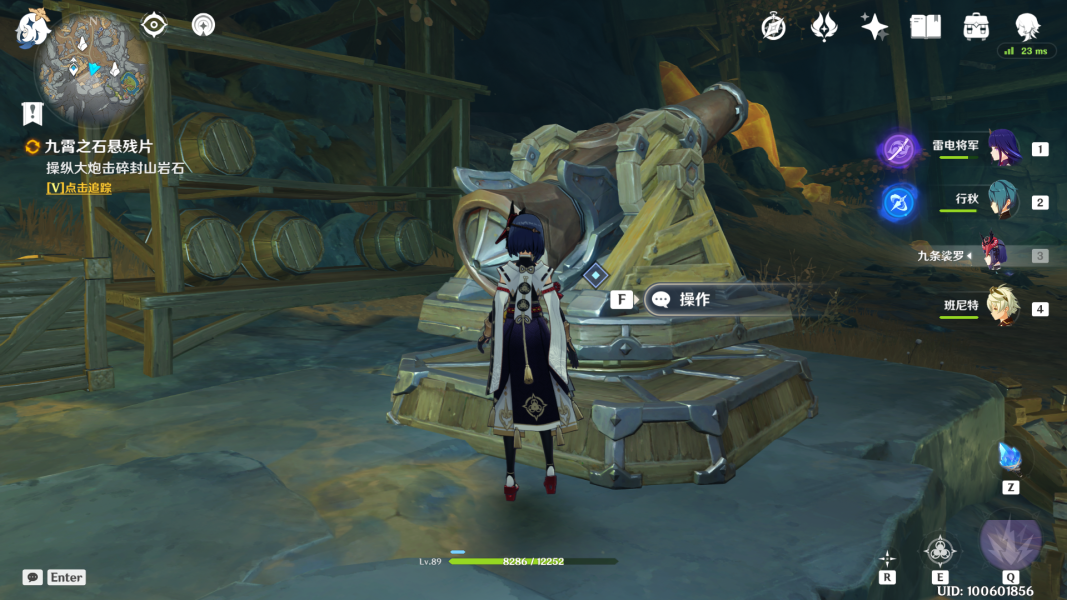Click the sprint icon near the skills

[x=887, y=558]
